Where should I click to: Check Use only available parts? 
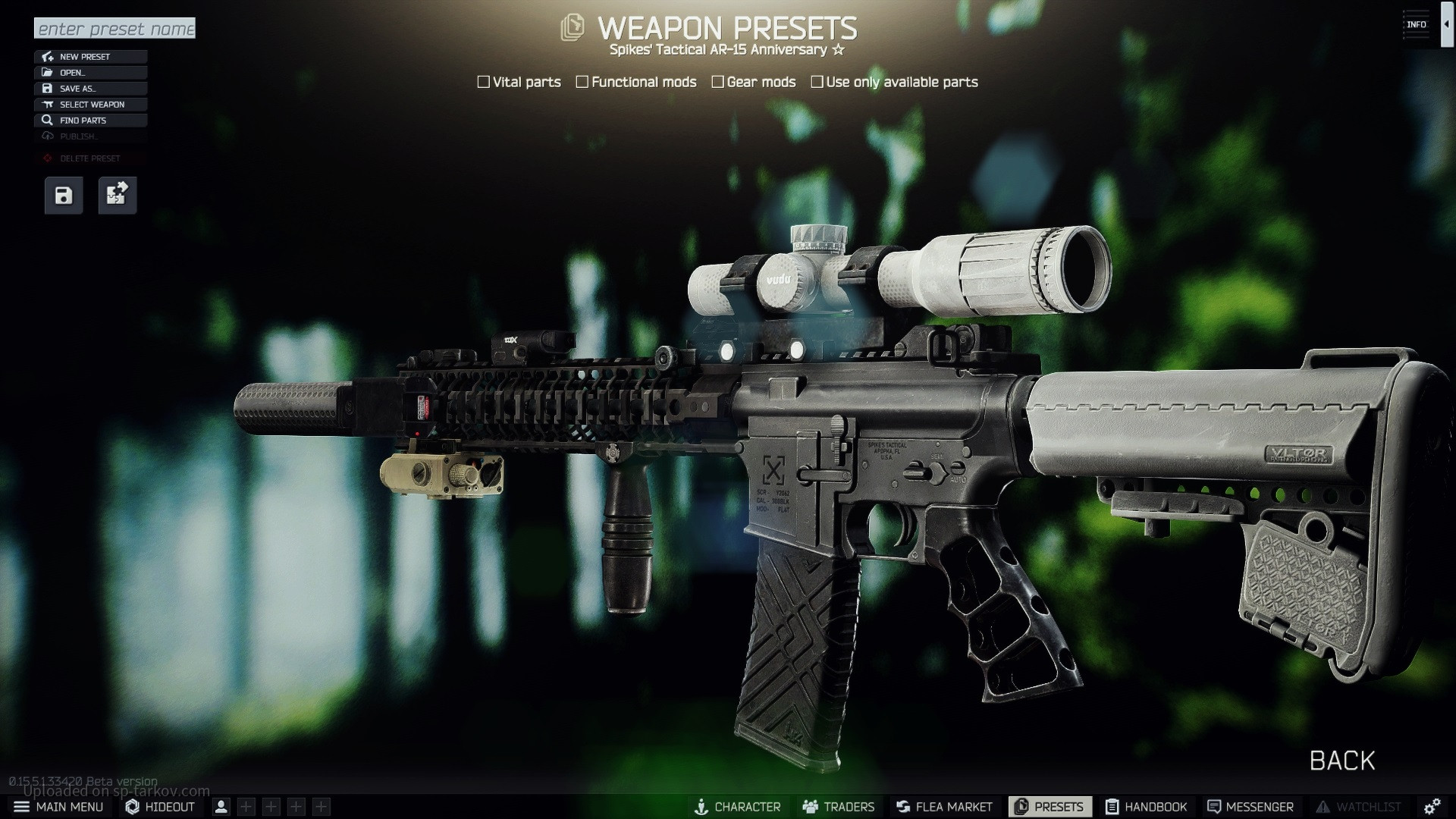coord(817,82)
